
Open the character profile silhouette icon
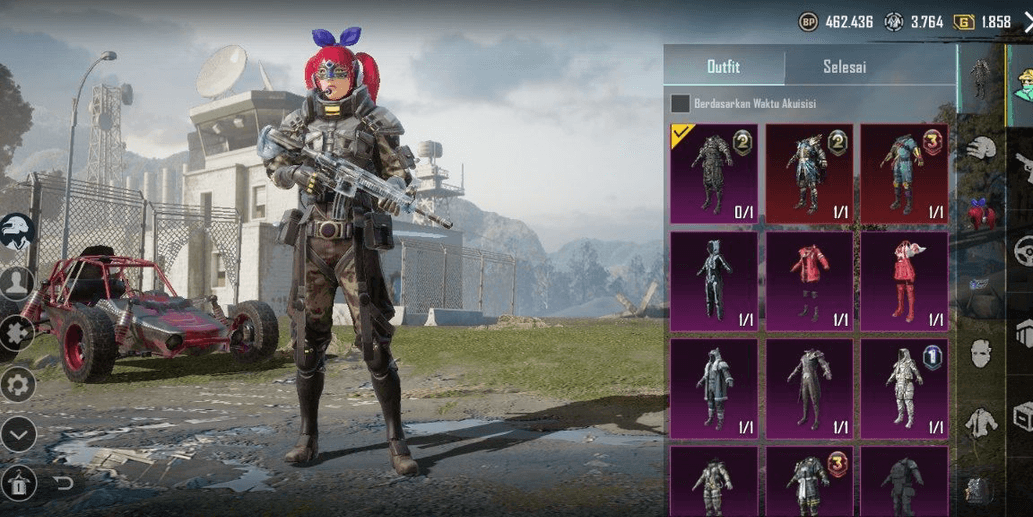(x=17, y=282)
